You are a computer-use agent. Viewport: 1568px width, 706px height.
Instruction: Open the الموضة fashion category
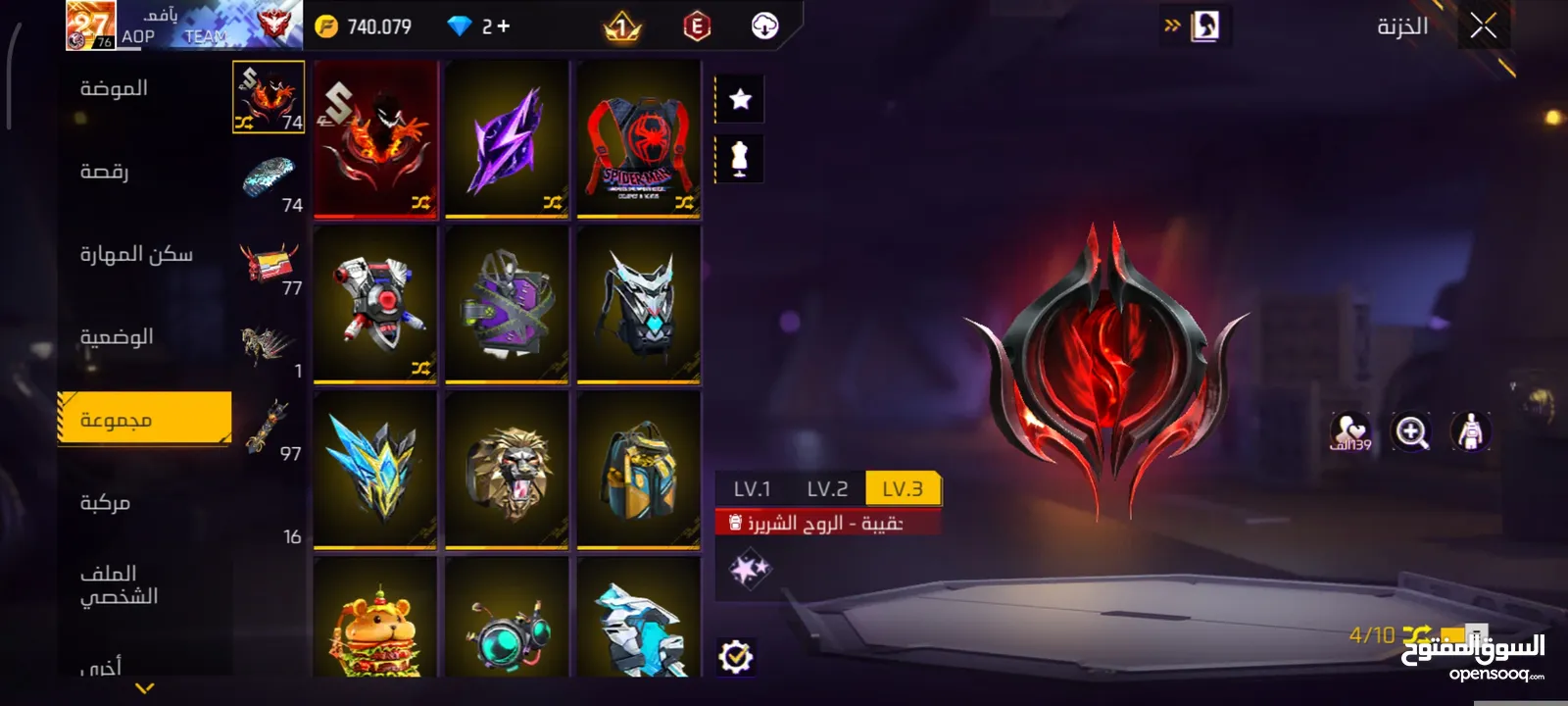(x=115, y=89)
